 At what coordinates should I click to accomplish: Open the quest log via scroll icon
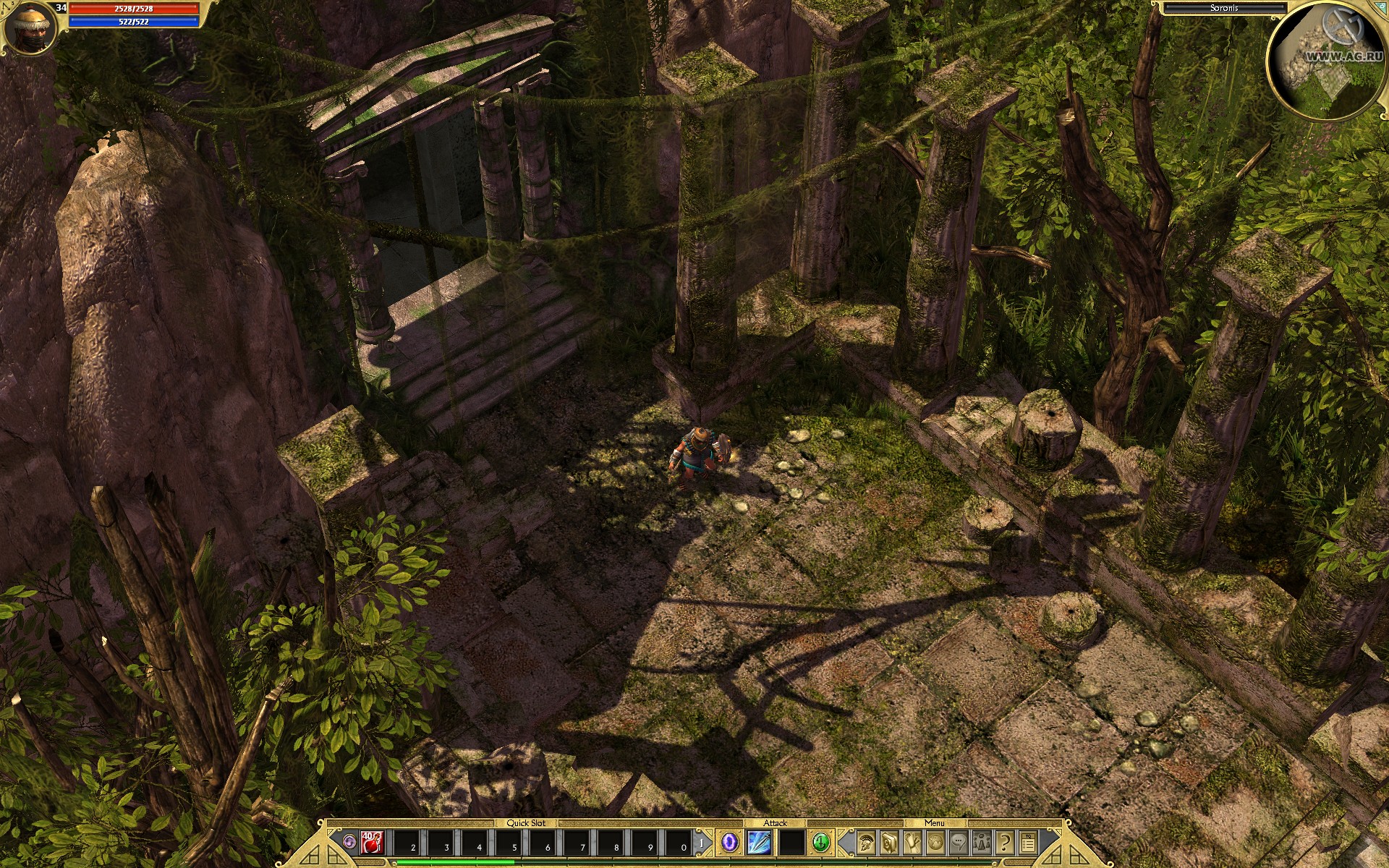tap(913, 841)
